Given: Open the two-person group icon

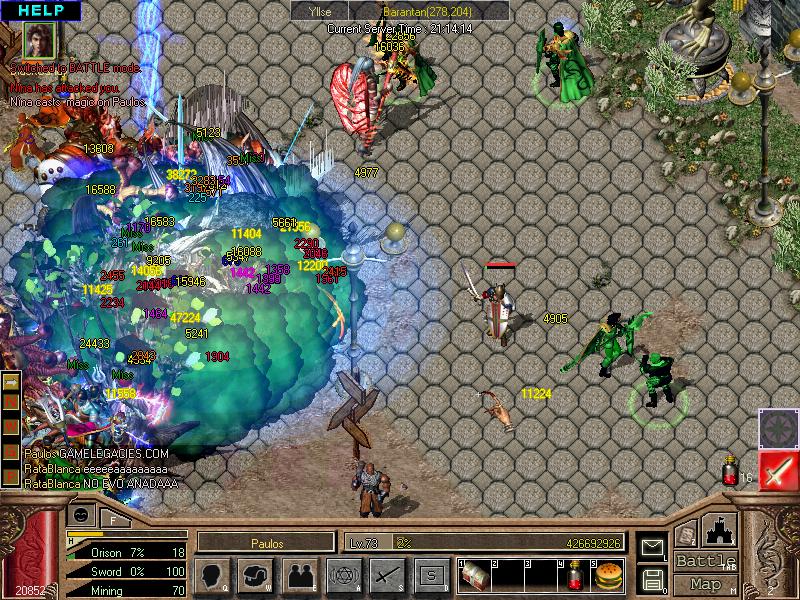Looking at the screenshot, I should click(x=299, y=574).
